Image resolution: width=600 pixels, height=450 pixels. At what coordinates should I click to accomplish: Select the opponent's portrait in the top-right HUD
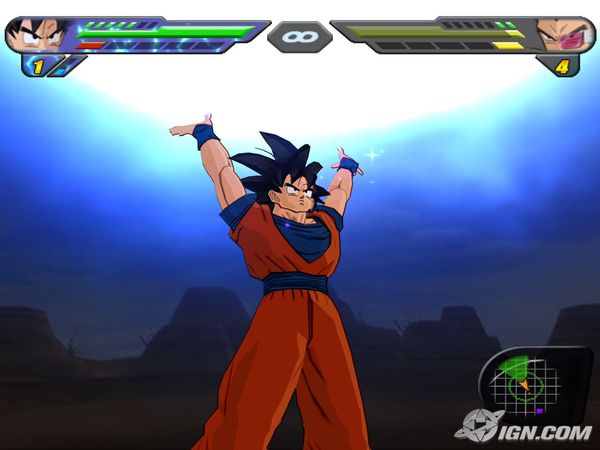point(564,34)
